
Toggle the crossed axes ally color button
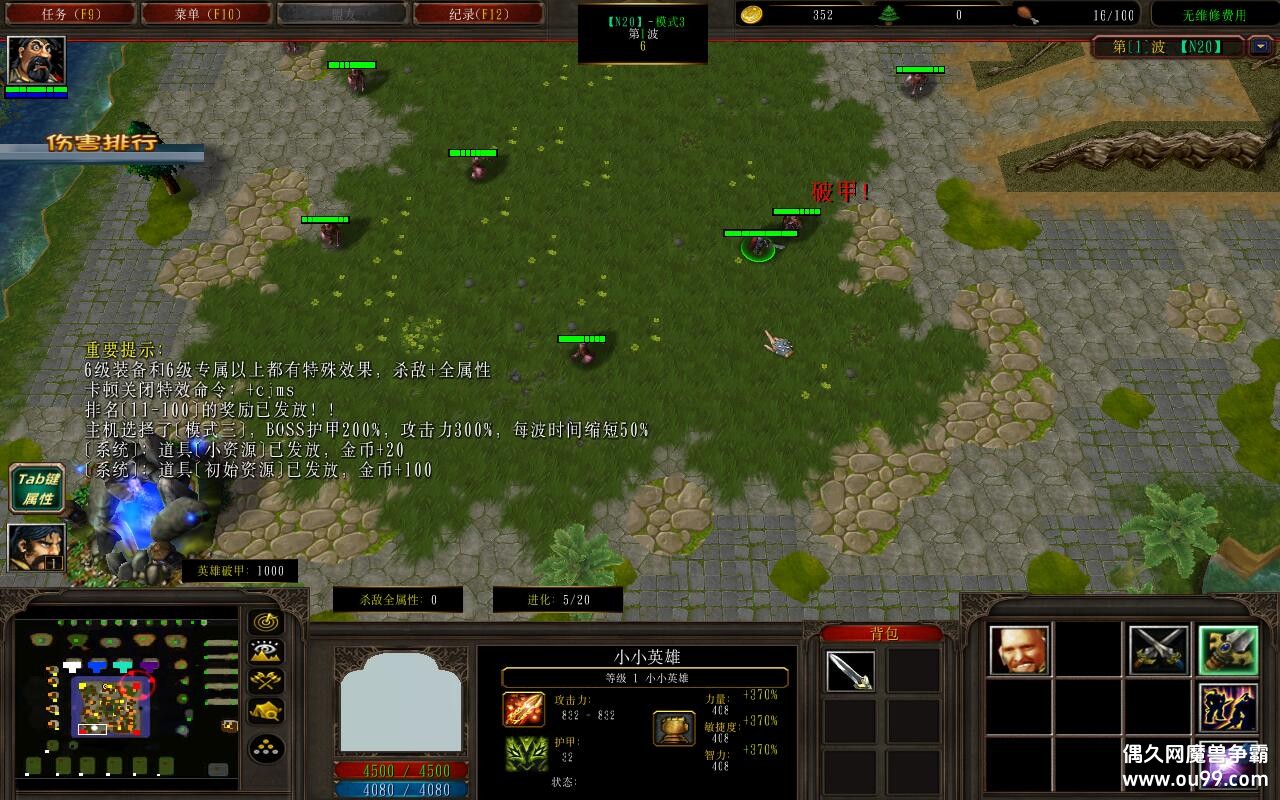266,681
